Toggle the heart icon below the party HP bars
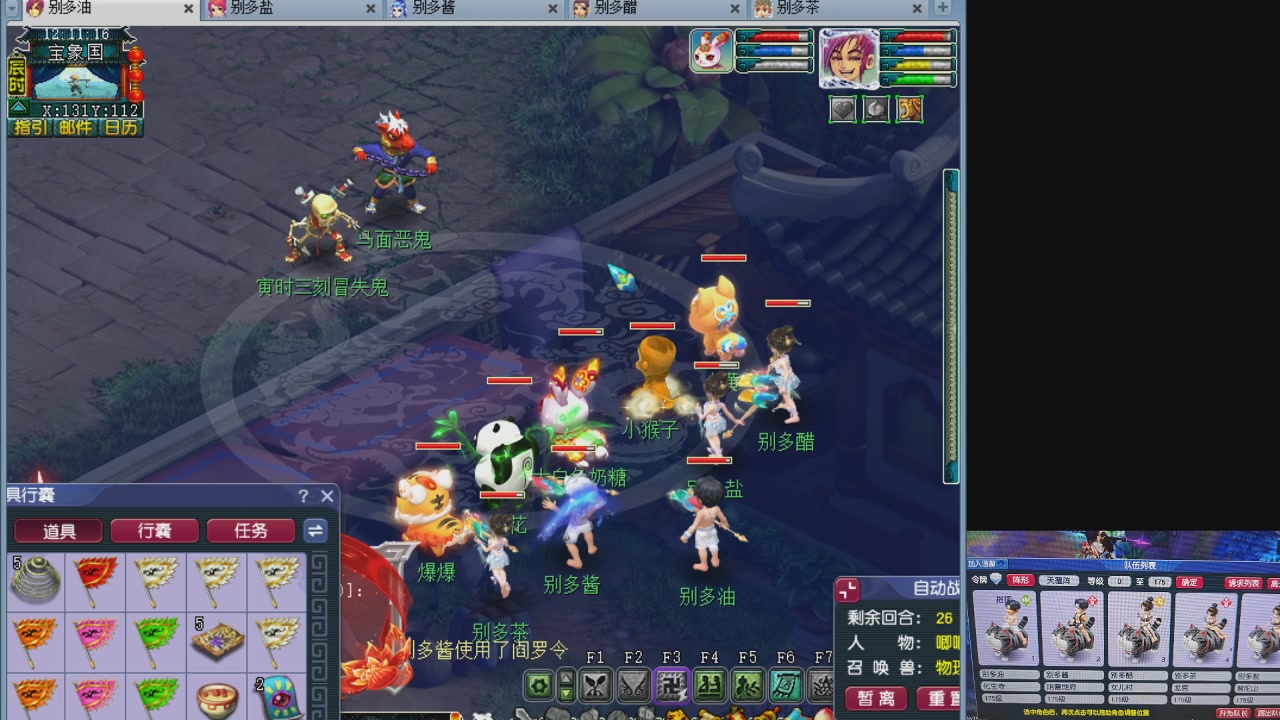This screenshot has height=720, width=1280. coord(844,109)
